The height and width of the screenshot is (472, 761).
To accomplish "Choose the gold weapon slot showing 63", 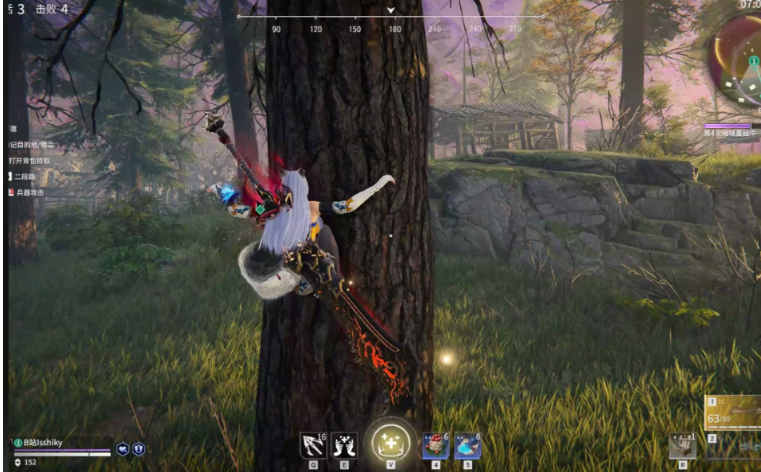I will tap(732, 412).
